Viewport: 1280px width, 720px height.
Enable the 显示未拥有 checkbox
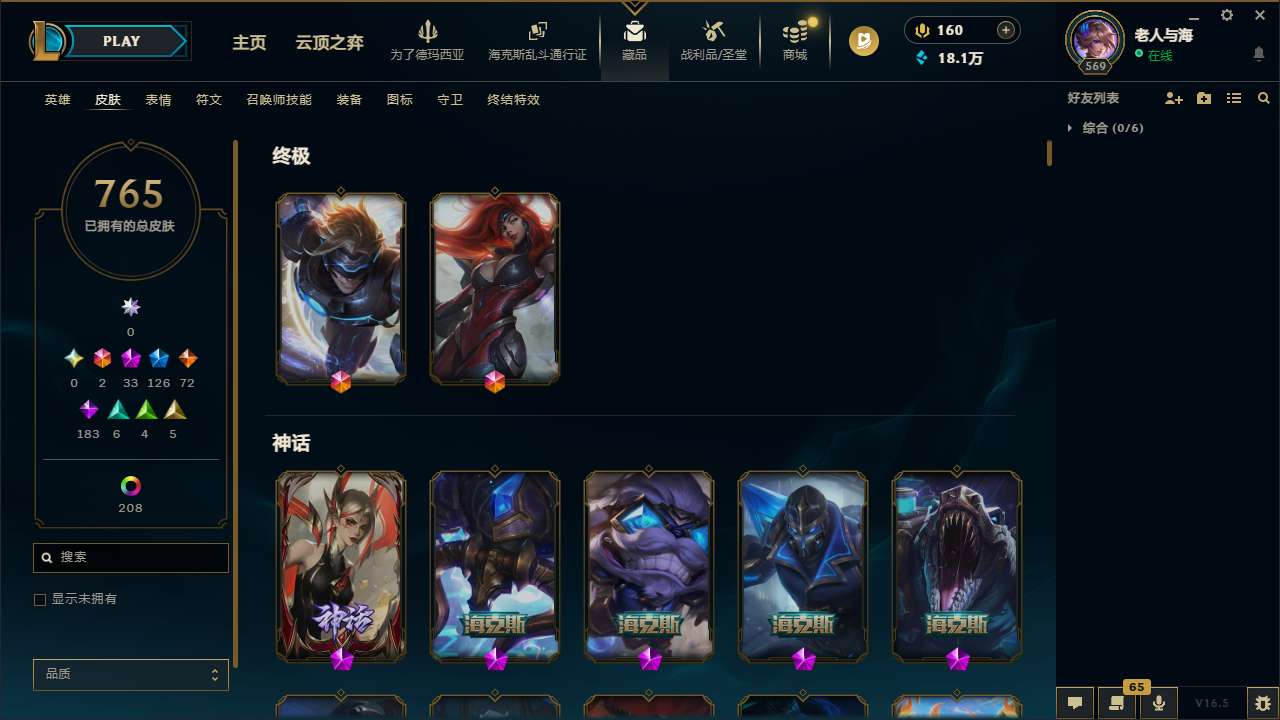40,599
